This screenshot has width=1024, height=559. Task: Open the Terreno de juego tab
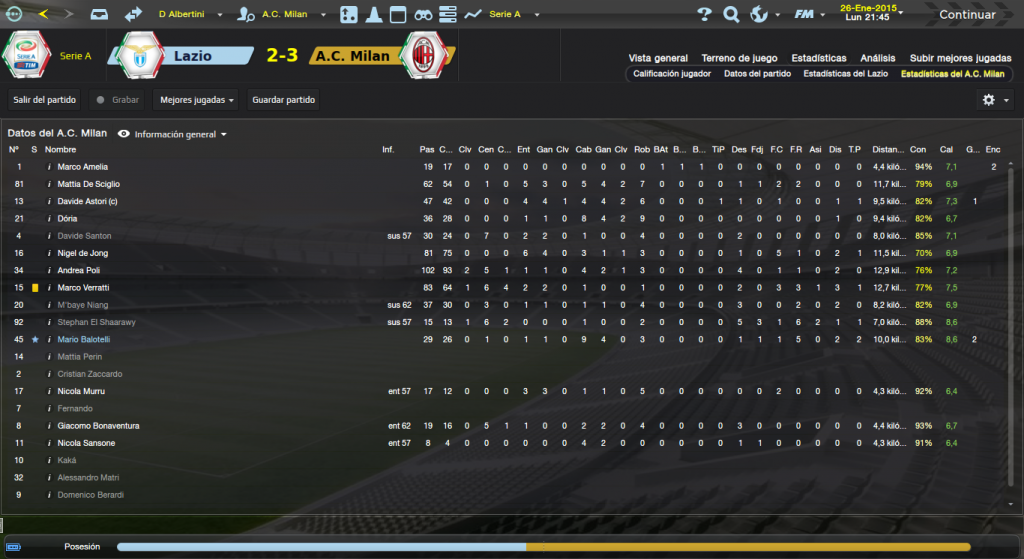[739, 58]
